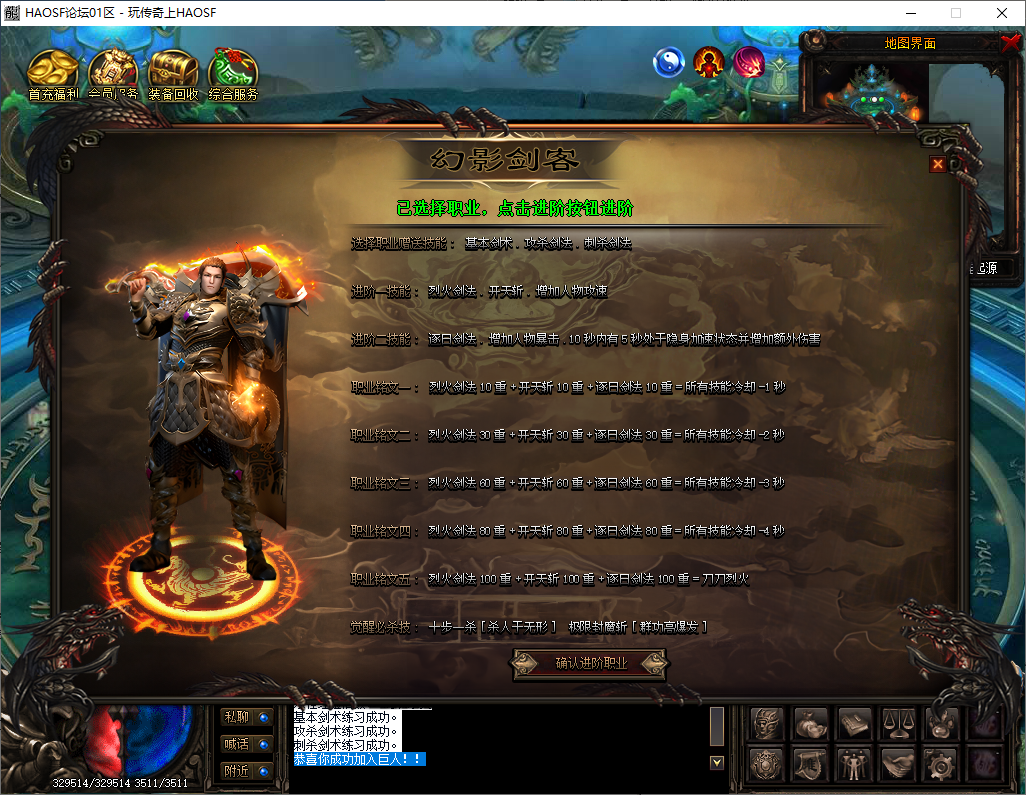The height and width of the screenshot is (795, 1026).
Task: Open 装备回收 equipment recycling chest
Action: click(x=173, y=74)
